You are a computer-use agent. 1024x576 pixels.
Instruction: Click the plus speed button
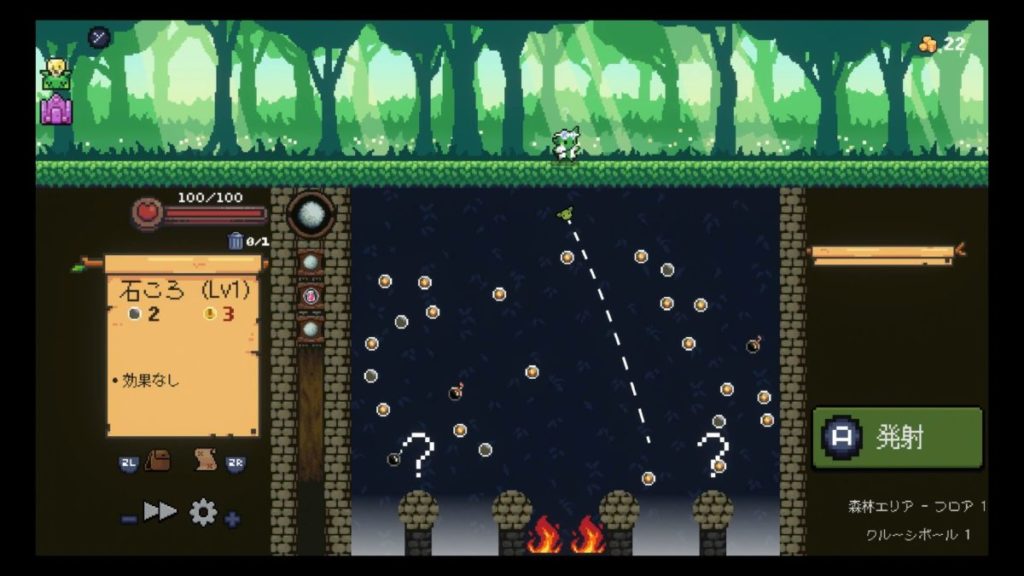[x=232, y=519]
